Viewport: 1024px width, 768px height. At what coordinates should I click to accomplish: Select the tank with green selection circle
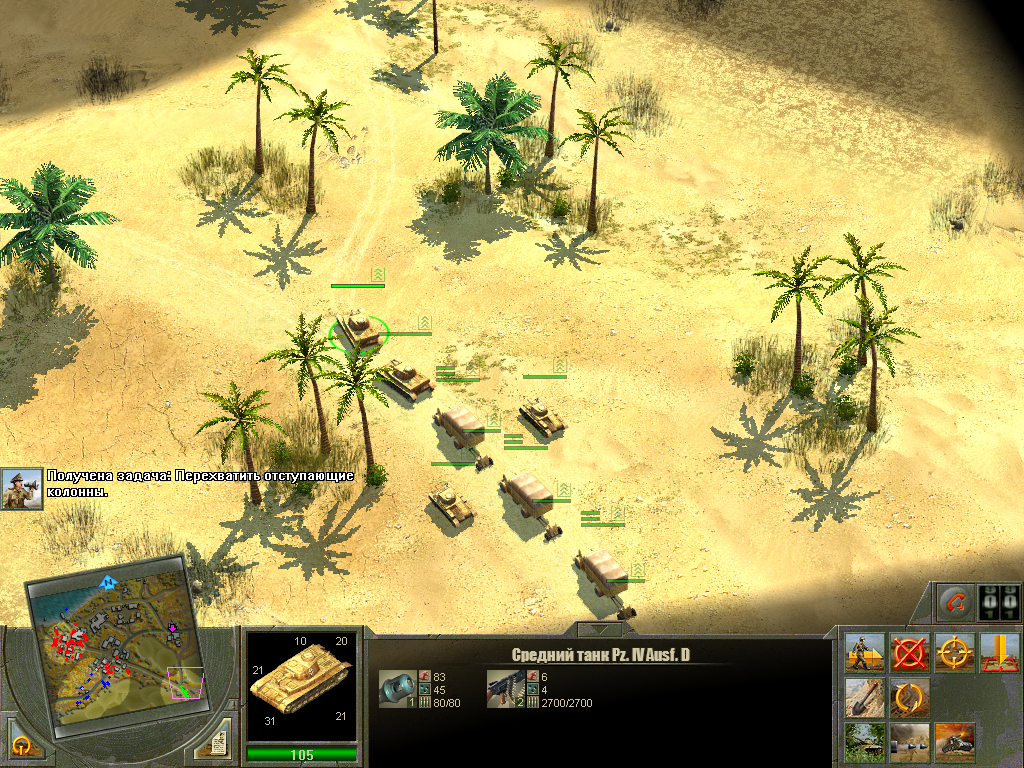[x=357, y=331]
